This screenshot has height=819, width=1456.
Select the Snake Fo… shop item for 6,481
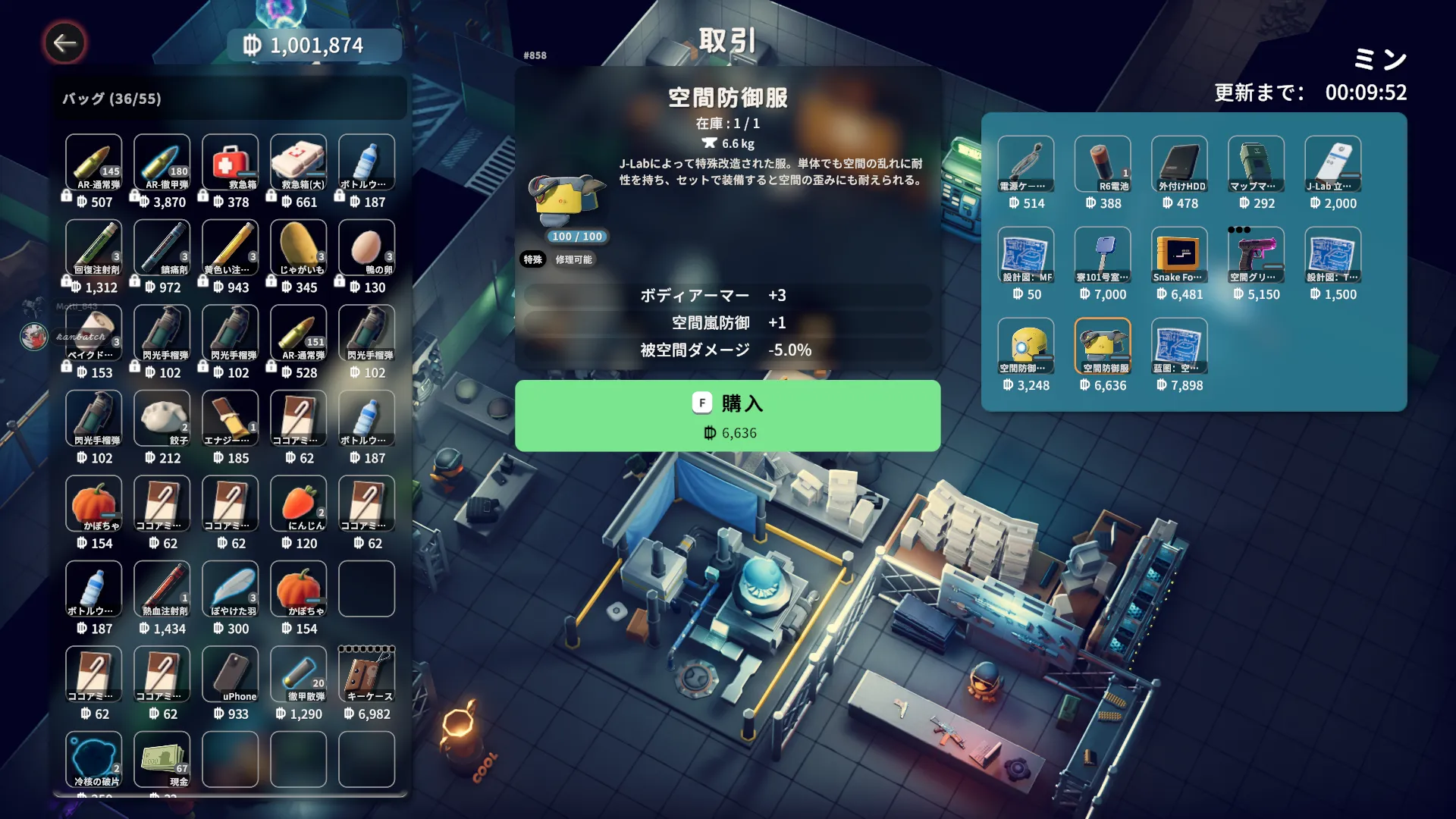pyautogui.click(x=1179, y=255)
